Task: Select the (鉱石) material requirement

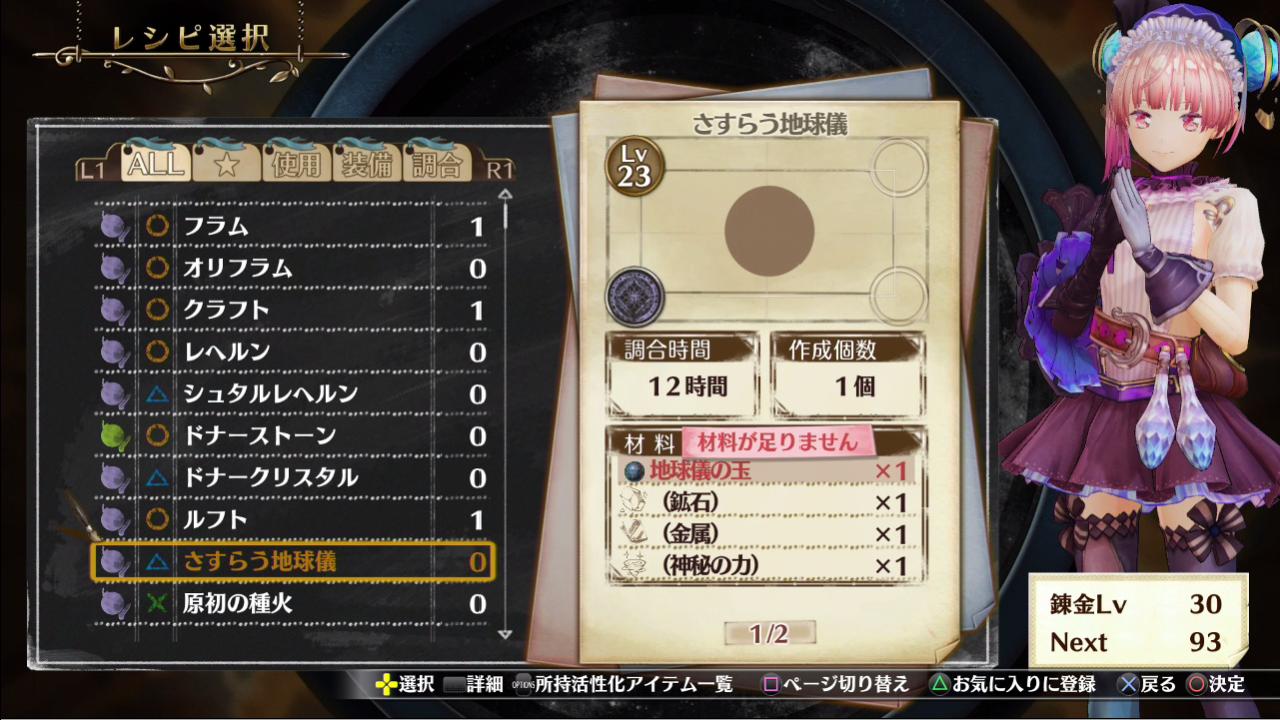Action: pos(765,502)
